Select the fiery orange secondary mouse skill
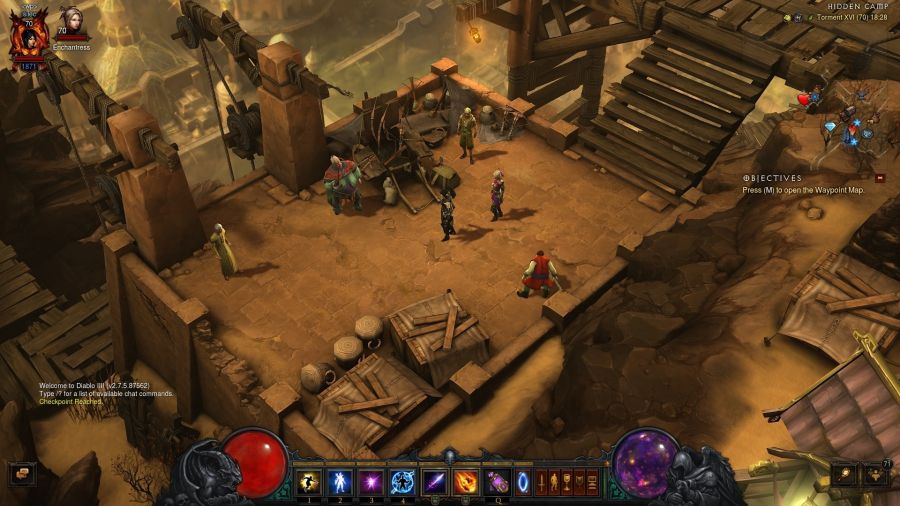The height and width of the screenshot is (506, 900). click(x=465, y=482)
